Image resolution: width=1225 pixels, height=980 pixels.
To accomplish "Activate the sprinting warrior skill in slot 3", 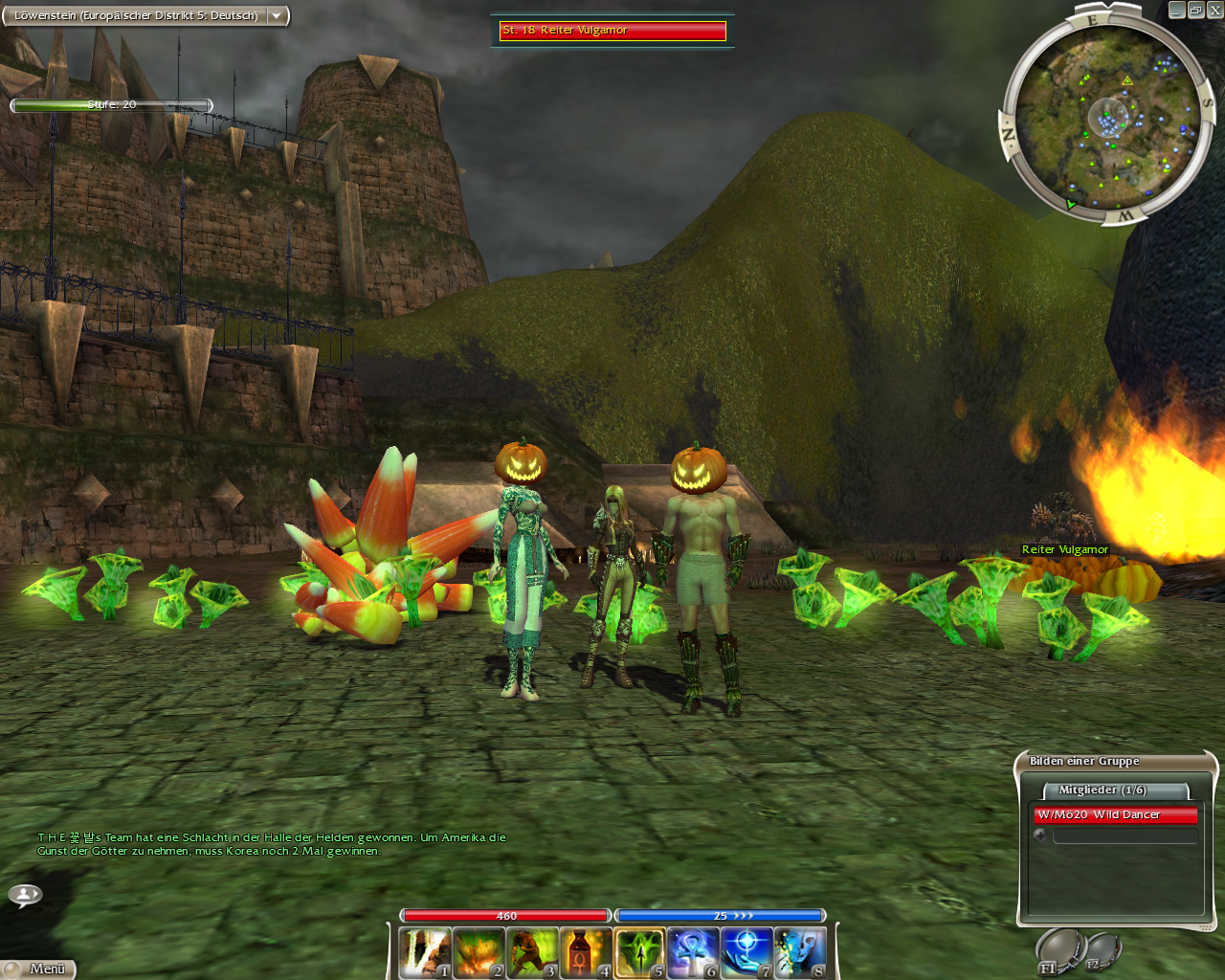I will pos(532,953).
